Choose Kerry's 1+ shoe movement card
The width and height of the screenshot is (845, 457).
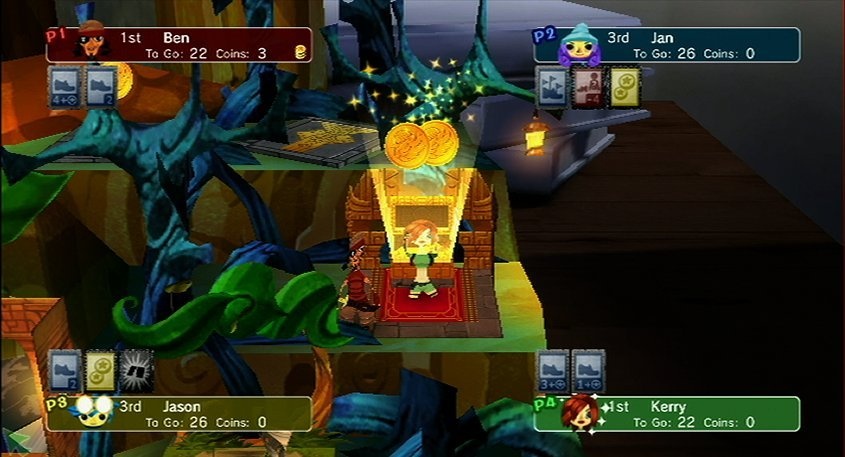point(589,368)
